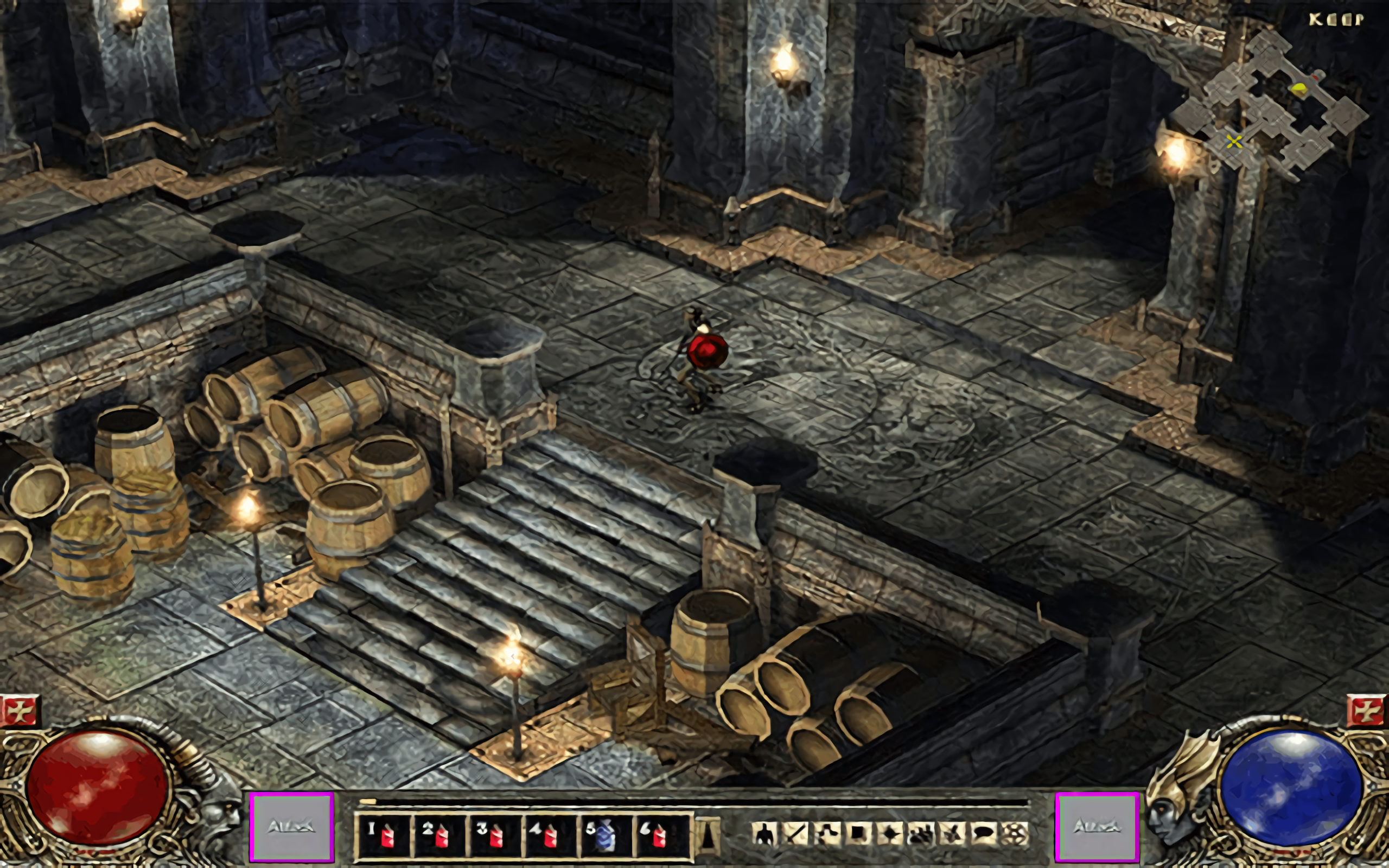
Task: Open the message log speech bubble icon
Action: pos(983,834)
